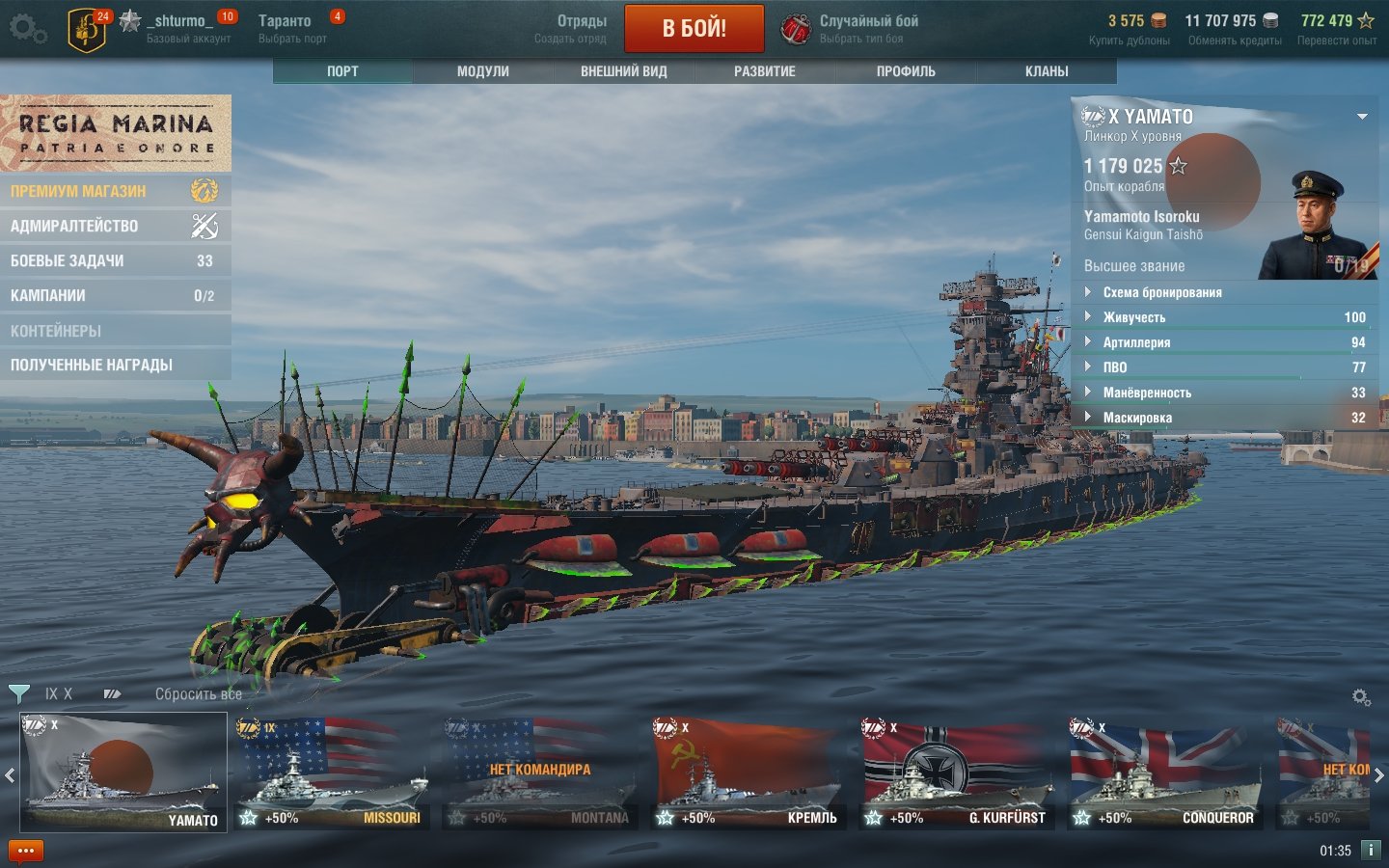Start the battle with В БОЙ! button
Image resolution: width=1389 pixels, height=868 pixels.
pyautogui.click(x=694, y=29)
